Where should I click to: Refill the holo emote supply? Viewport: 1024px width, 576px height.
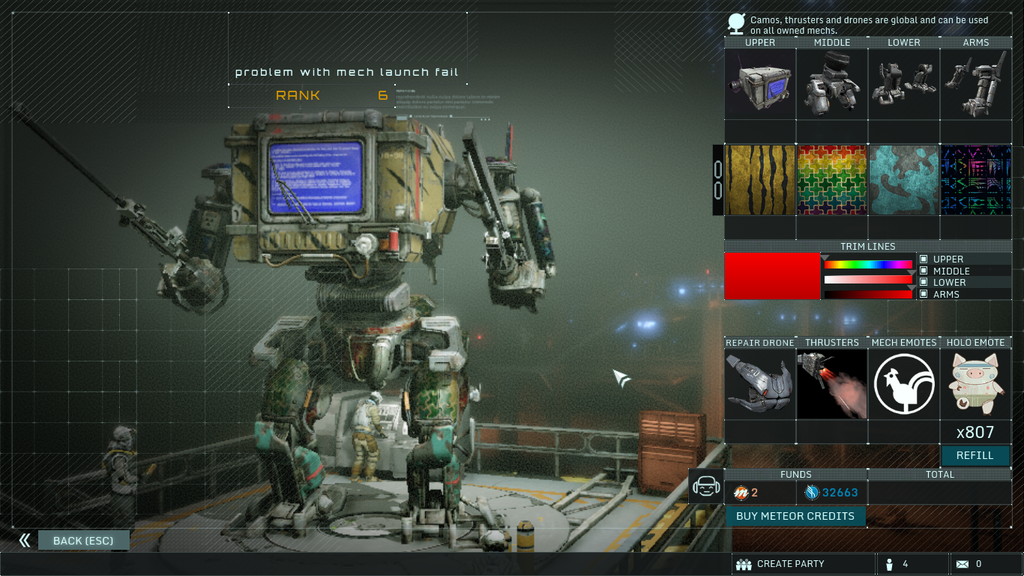pyautogui.click(x=975, y=455)
